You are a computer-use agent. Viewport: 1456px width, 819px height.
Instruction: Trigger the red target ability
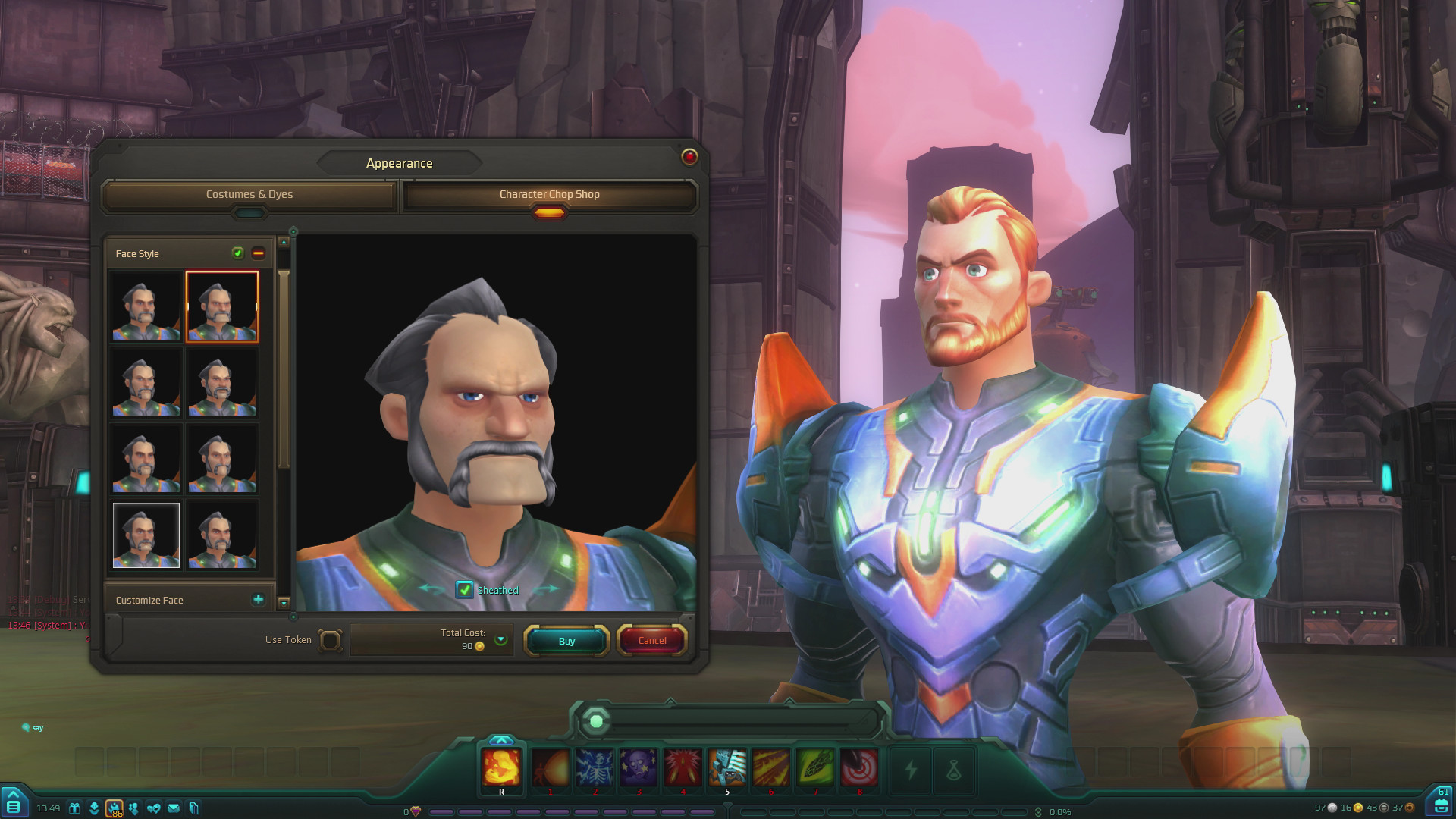coord(859,767)
